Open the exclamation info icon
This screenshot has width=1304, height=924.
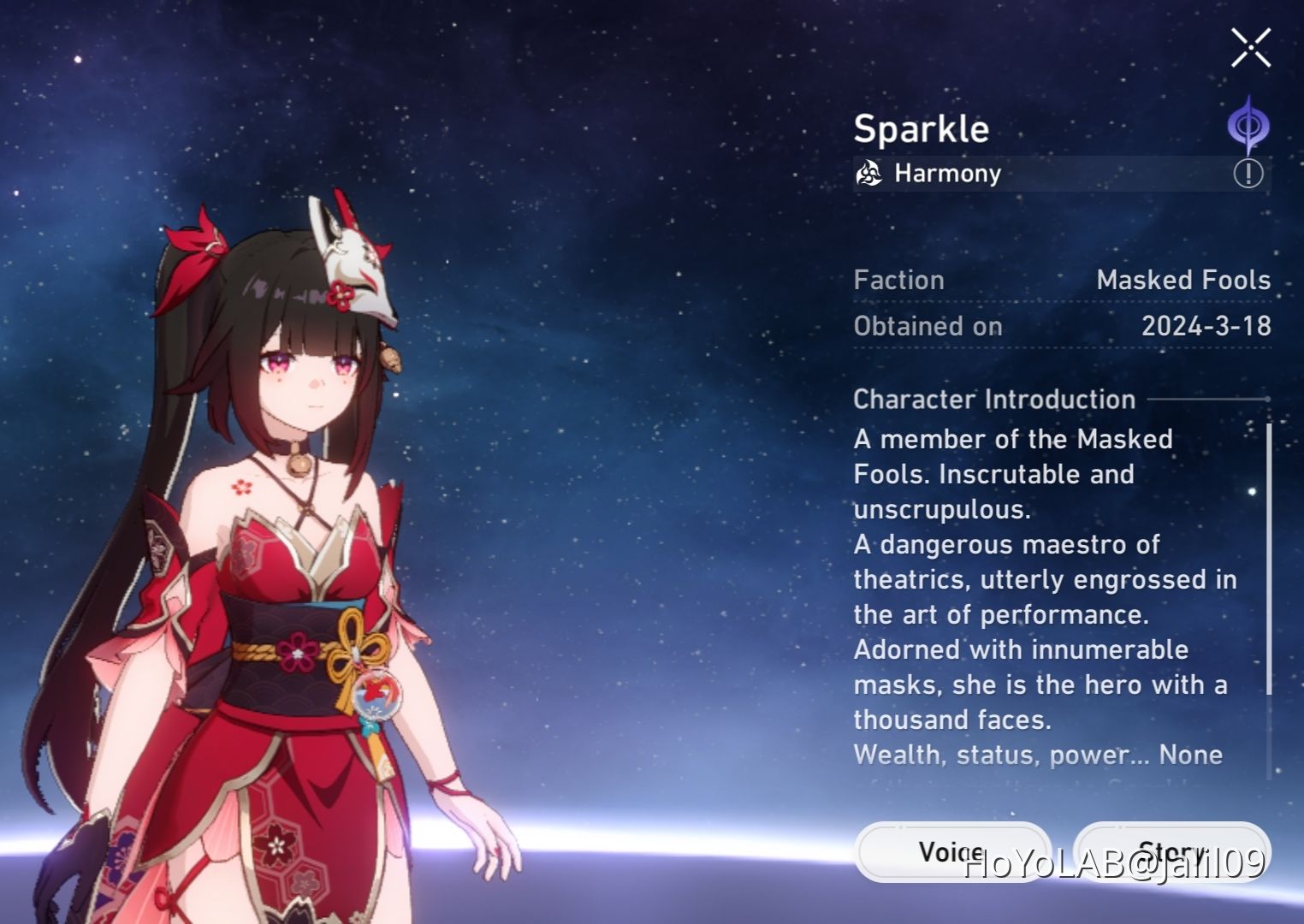coord(1248,173)
